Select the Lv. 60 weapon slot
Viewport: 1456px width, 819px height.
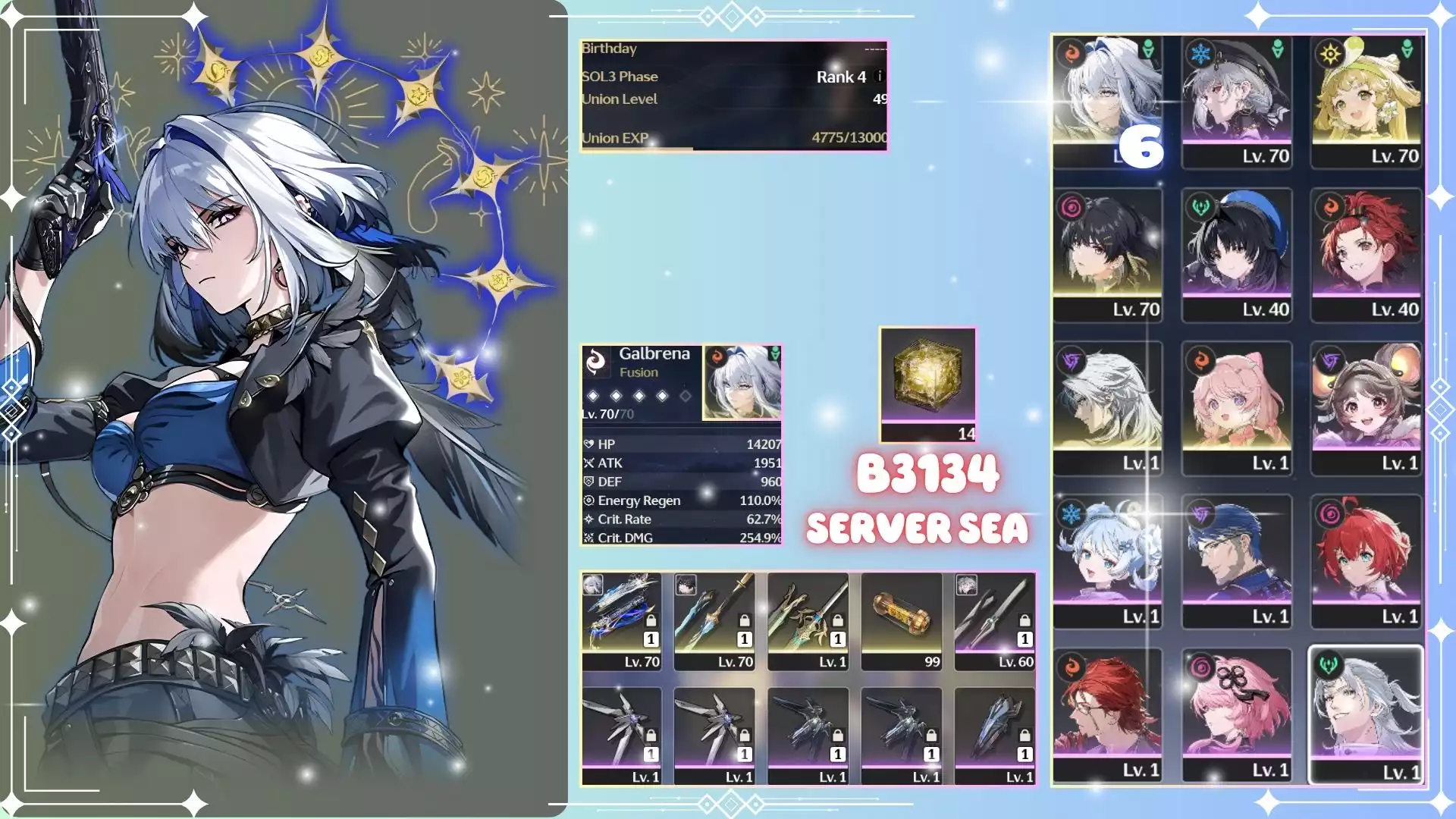(x=994, y=620)
